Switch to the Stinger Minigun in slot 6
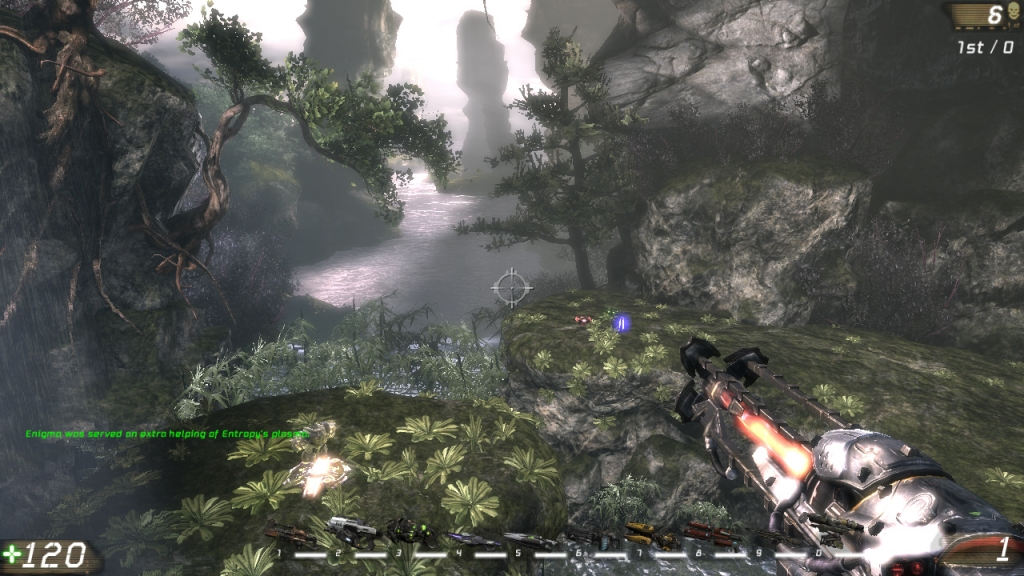Image resolution: width=1024 pixels, height=576 pixels. click(x=589, y=539)
